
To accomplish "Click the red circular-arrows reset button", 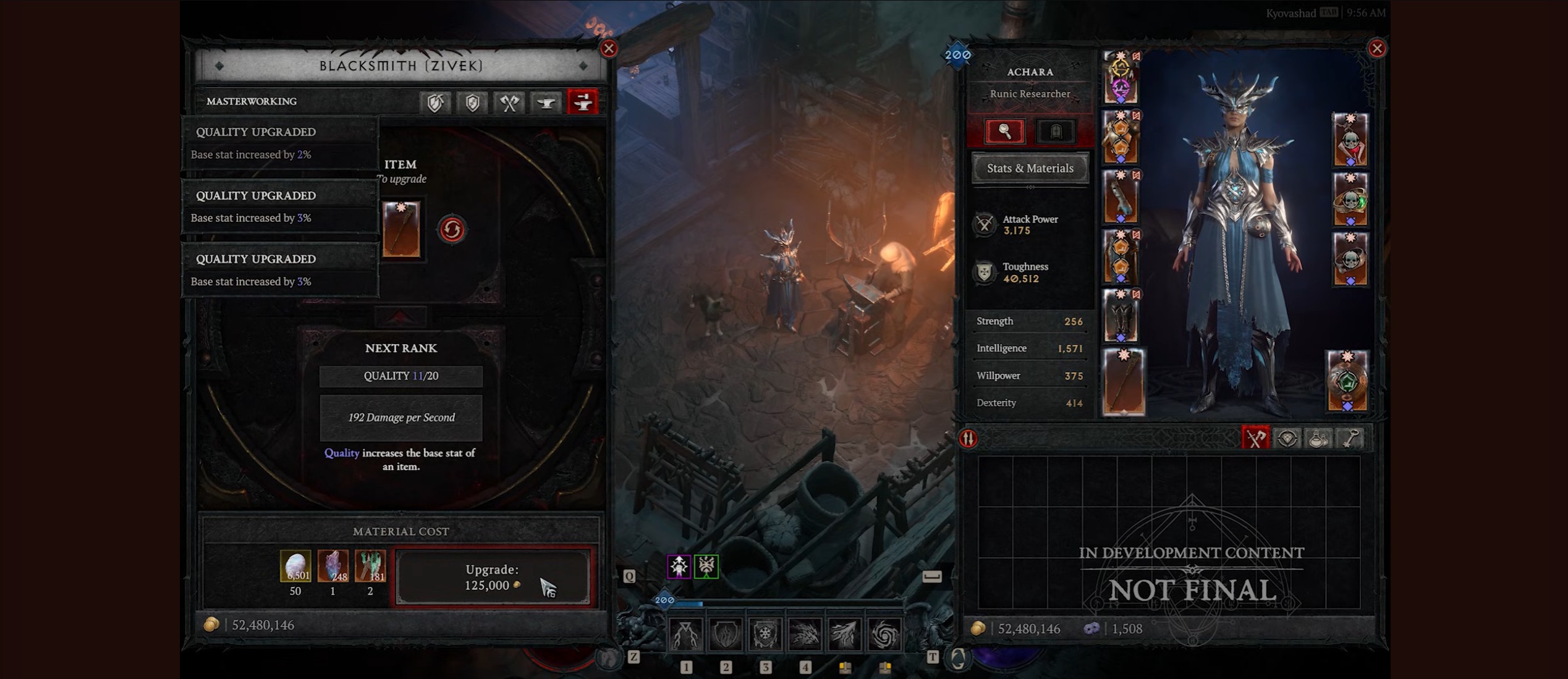I will point(452,230).
